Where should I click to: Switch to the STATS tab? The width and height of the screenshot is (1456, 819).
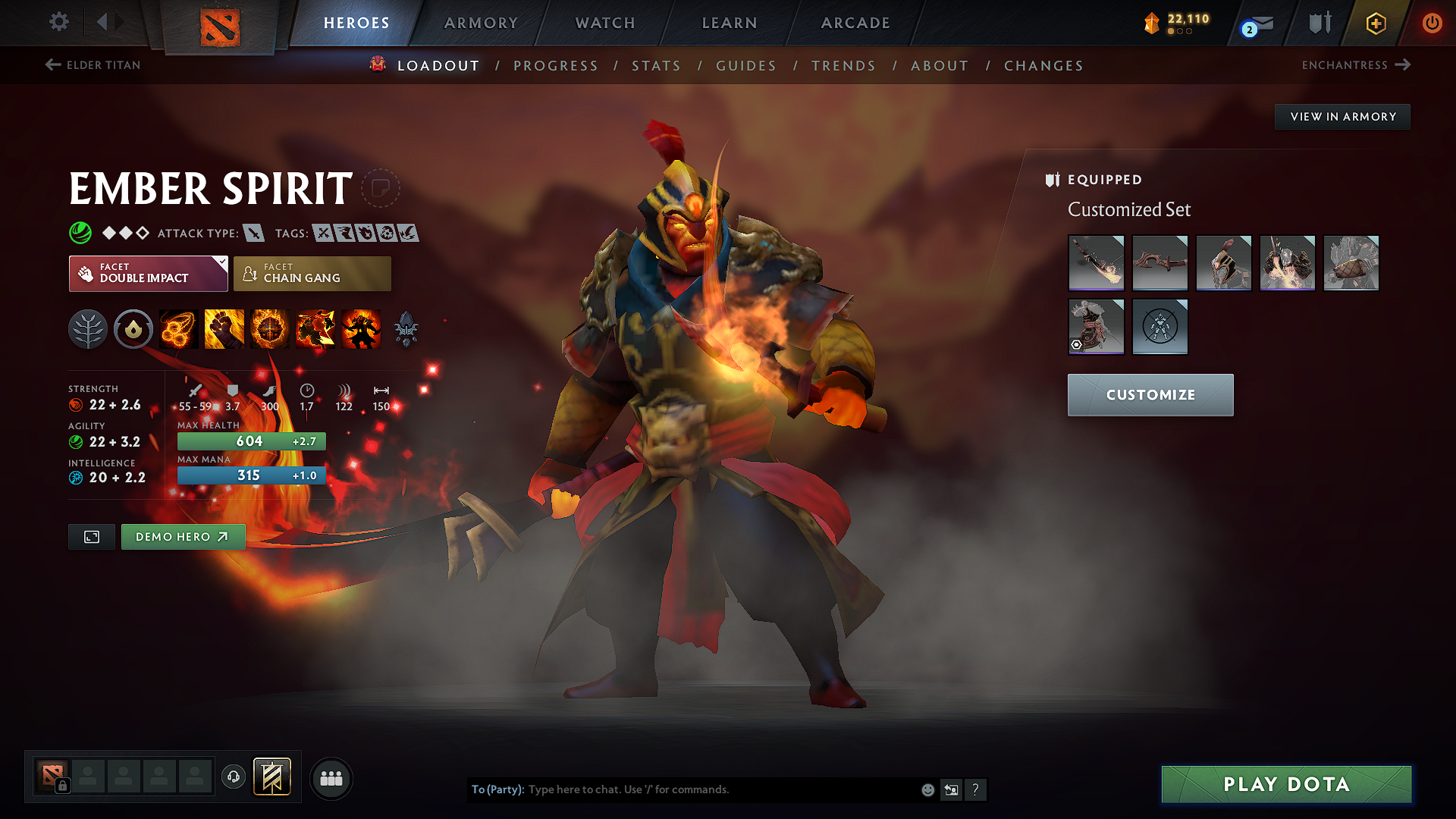coord(656,66)
